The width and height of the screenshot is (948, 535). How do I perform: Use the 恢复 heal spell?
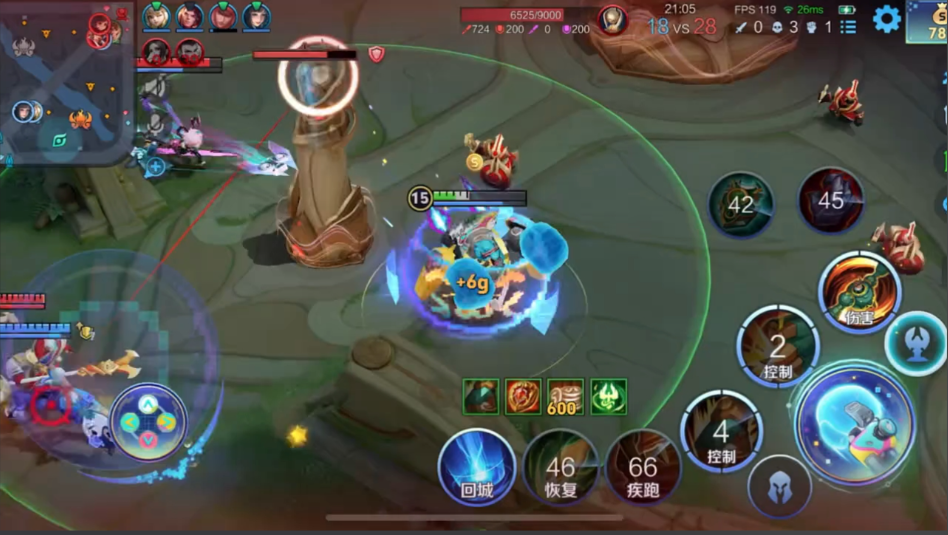[560, 467]
